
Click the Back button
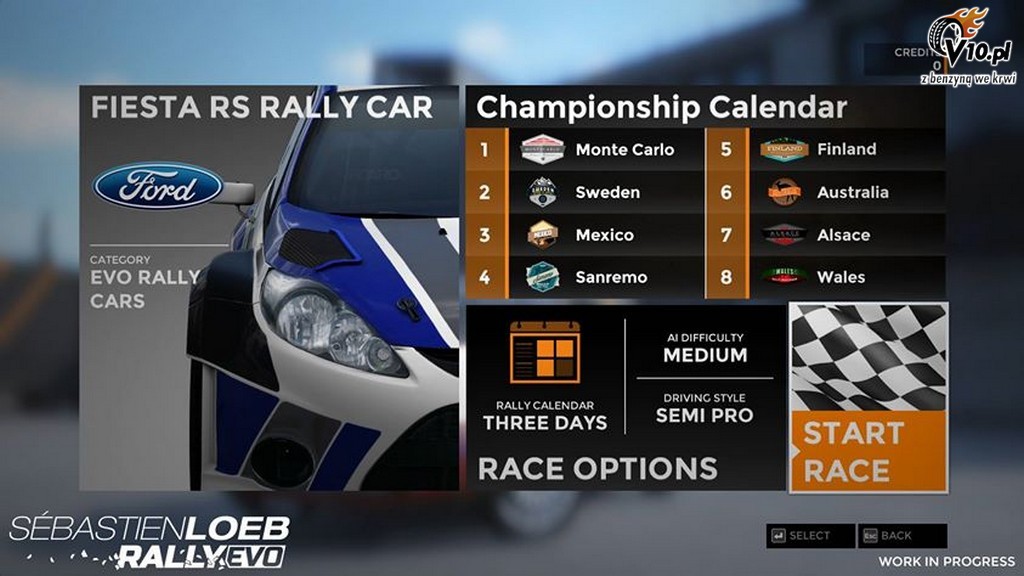click(x=902, y=536)
